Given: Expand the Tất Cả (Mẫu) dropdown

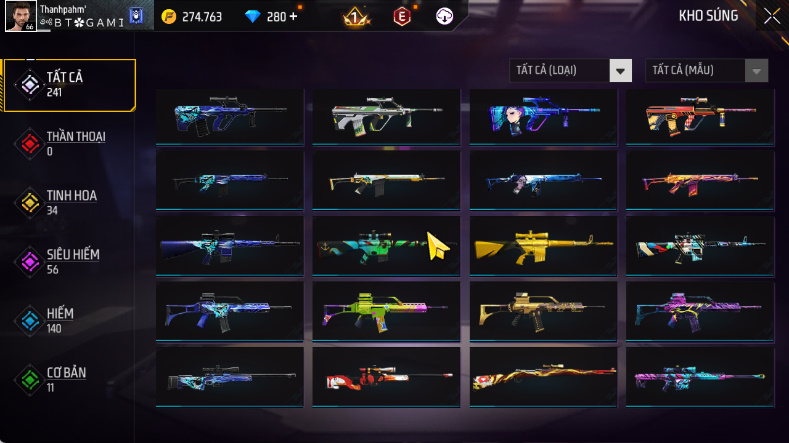Looking at the screenshot, I should [708, 70].
